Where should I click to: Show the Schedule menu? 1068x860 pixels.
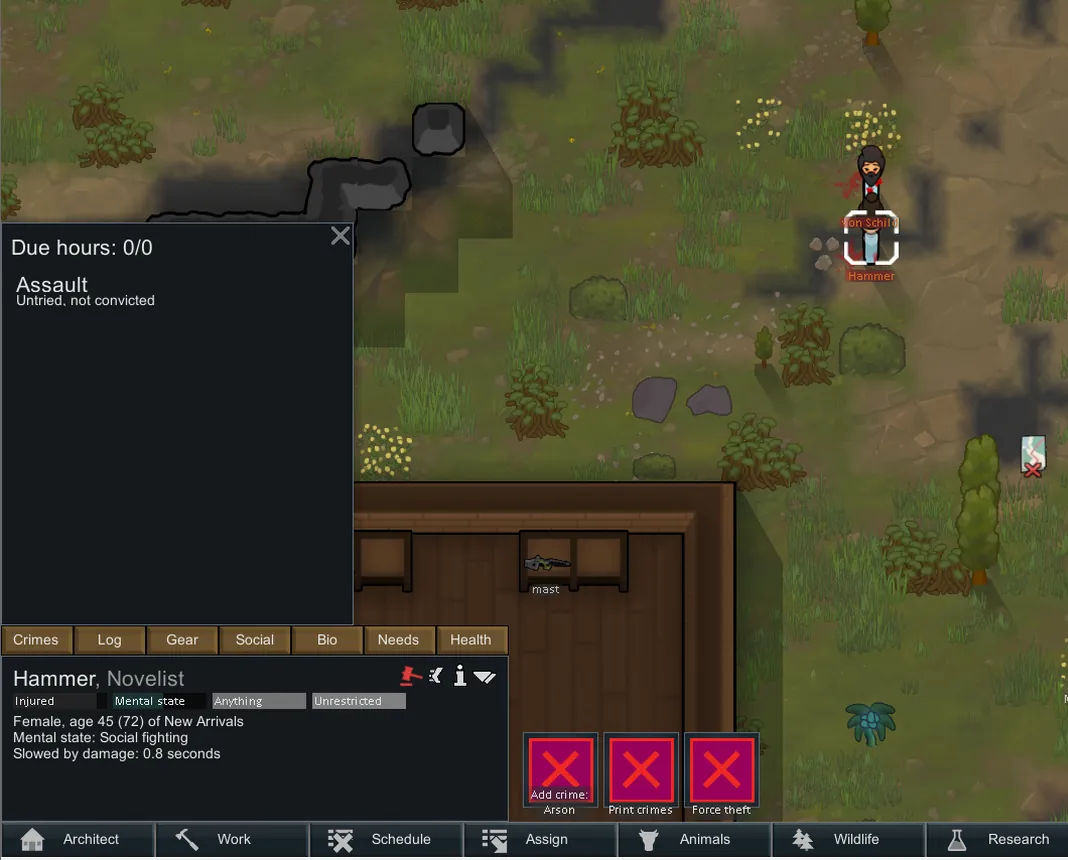(x=386, y=840)
